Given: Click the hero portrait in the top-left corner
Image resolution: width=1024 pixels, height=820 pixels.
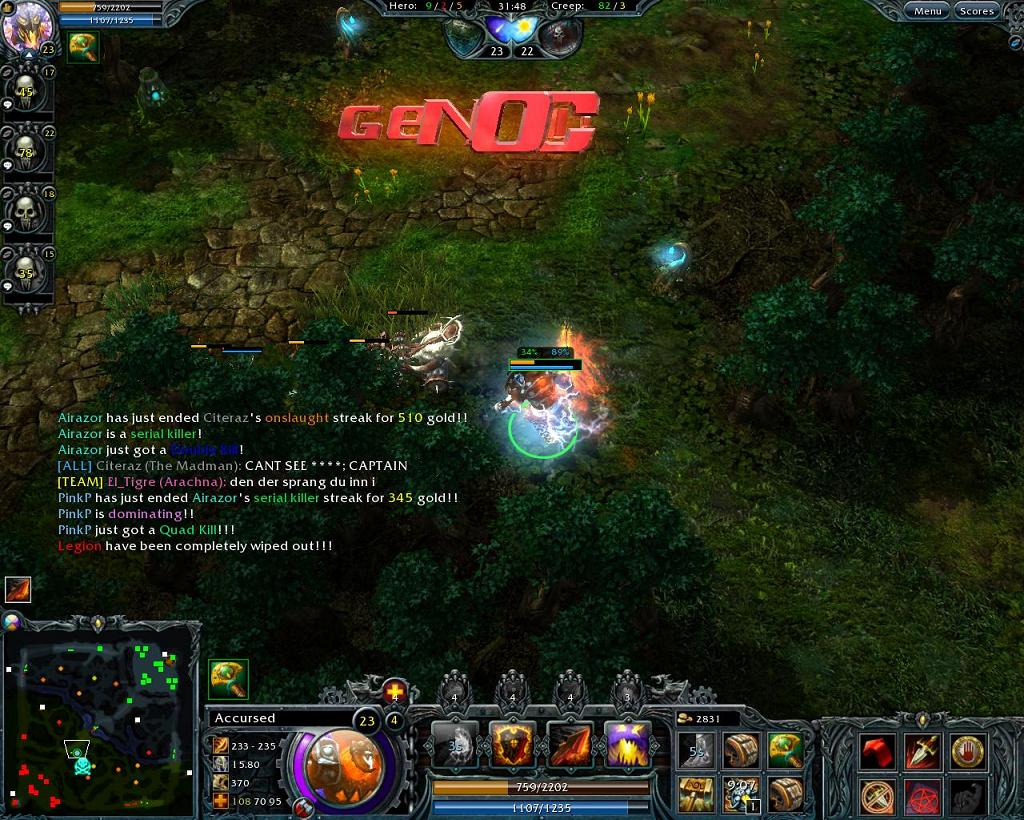Looking at the screenshot, I should point(27,26).
